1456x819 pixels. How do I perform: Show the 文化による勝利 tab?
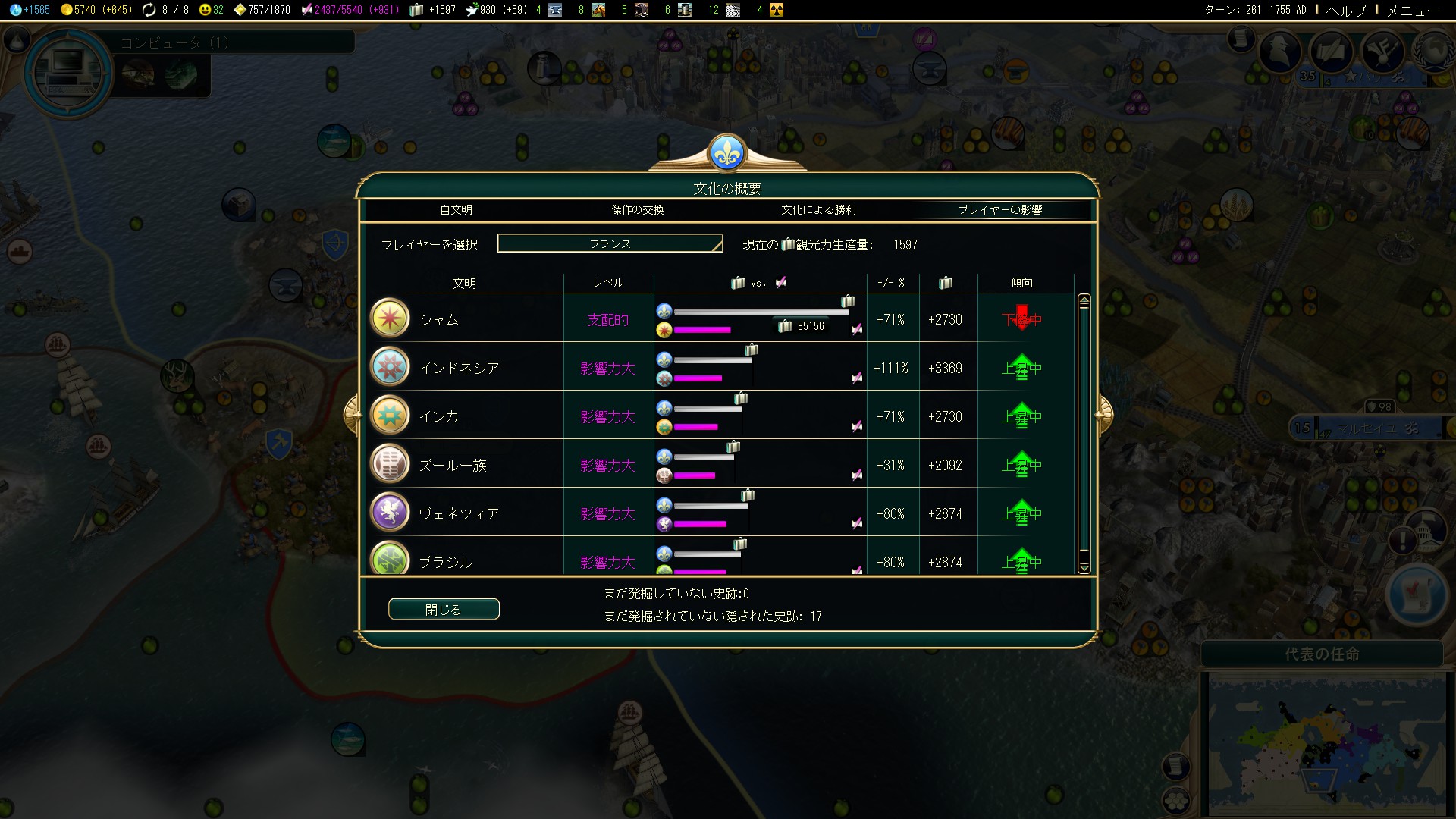tap(818, 210)
